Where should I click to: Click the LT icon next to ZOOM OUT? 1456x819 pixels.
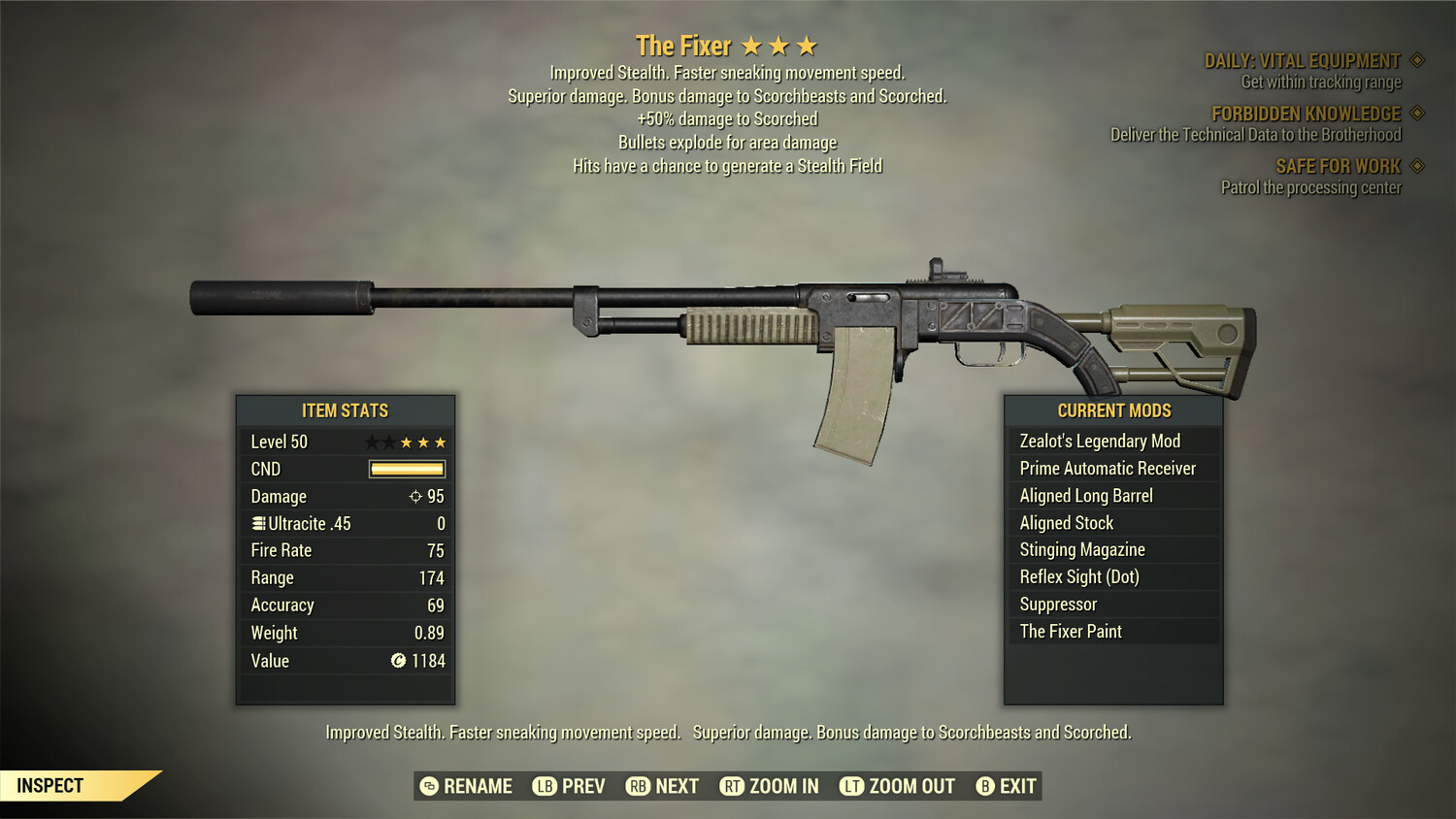click(x=850, y=786)
